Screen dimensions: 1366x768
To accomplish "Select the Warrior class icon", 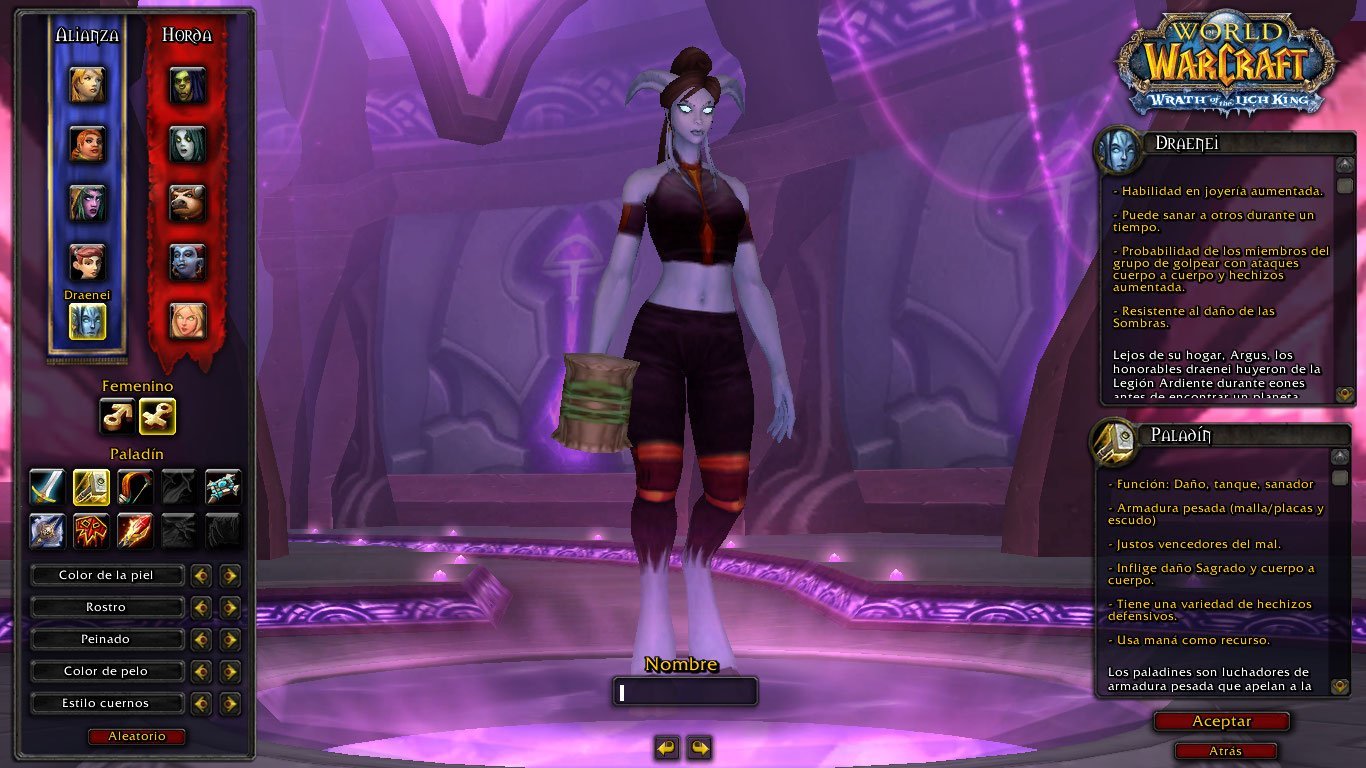I will [x=47, y=487].
